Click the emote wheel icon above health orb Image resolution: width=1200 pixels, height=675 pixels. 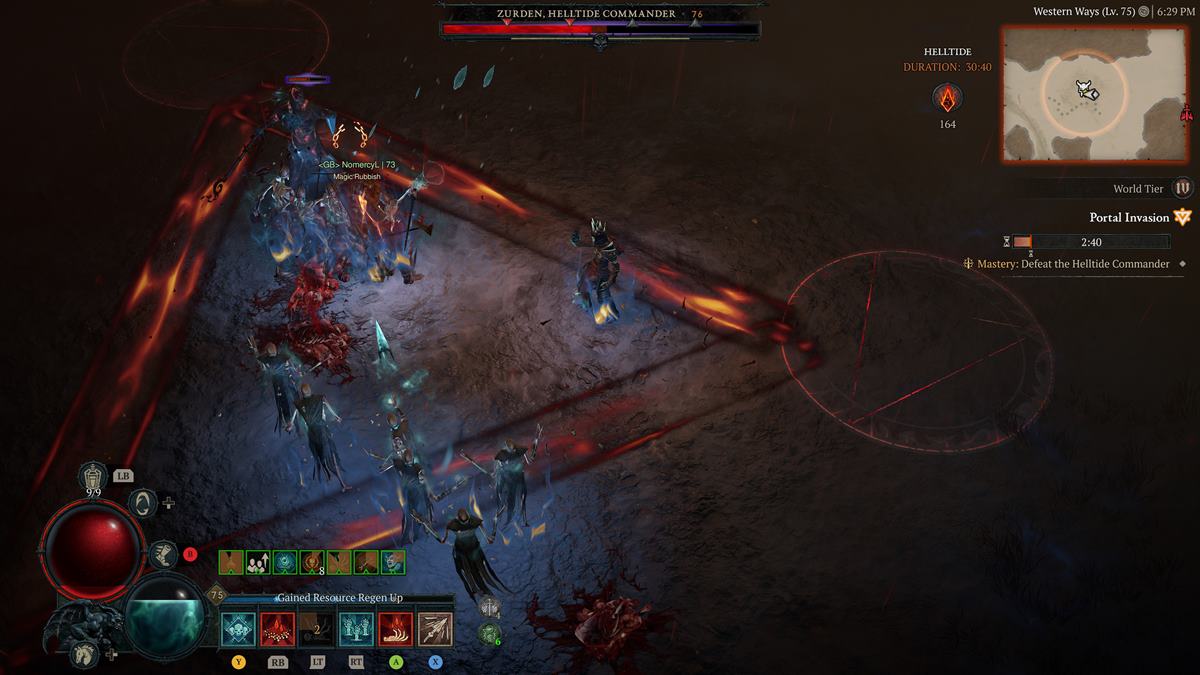[x=143, y=502]
